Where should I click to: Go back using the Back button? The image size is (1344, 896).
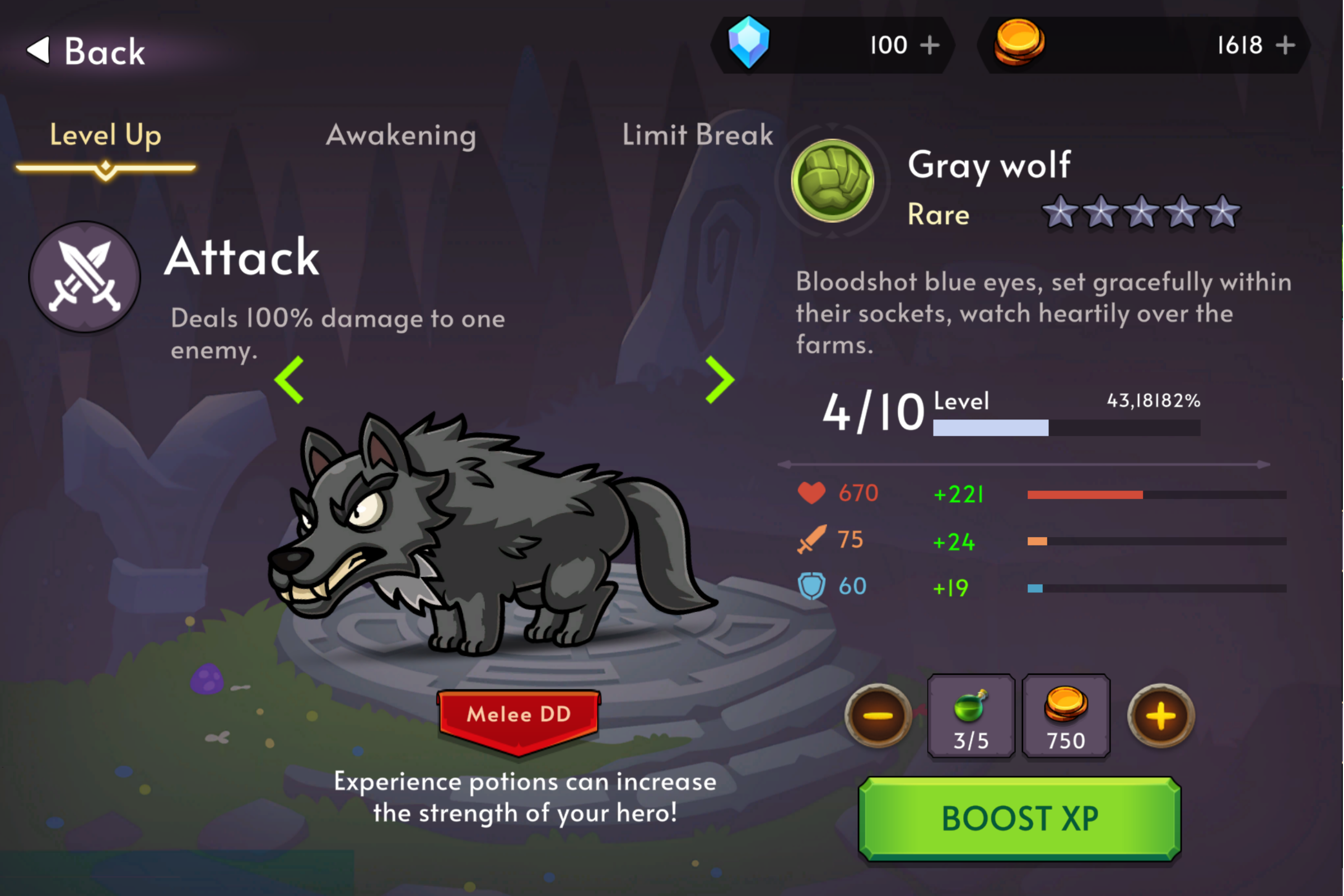click(86, 52)
